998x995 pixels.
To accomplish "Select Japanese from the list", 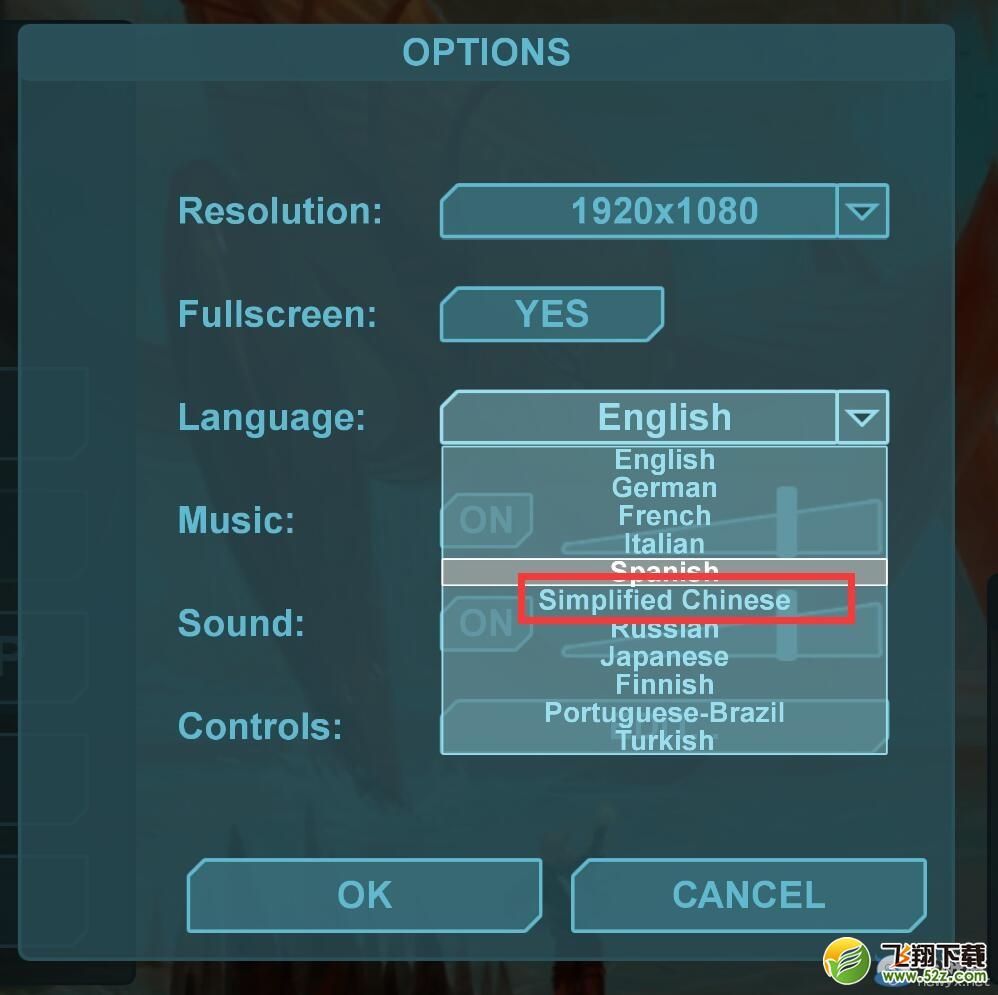I will pos(664,657).
